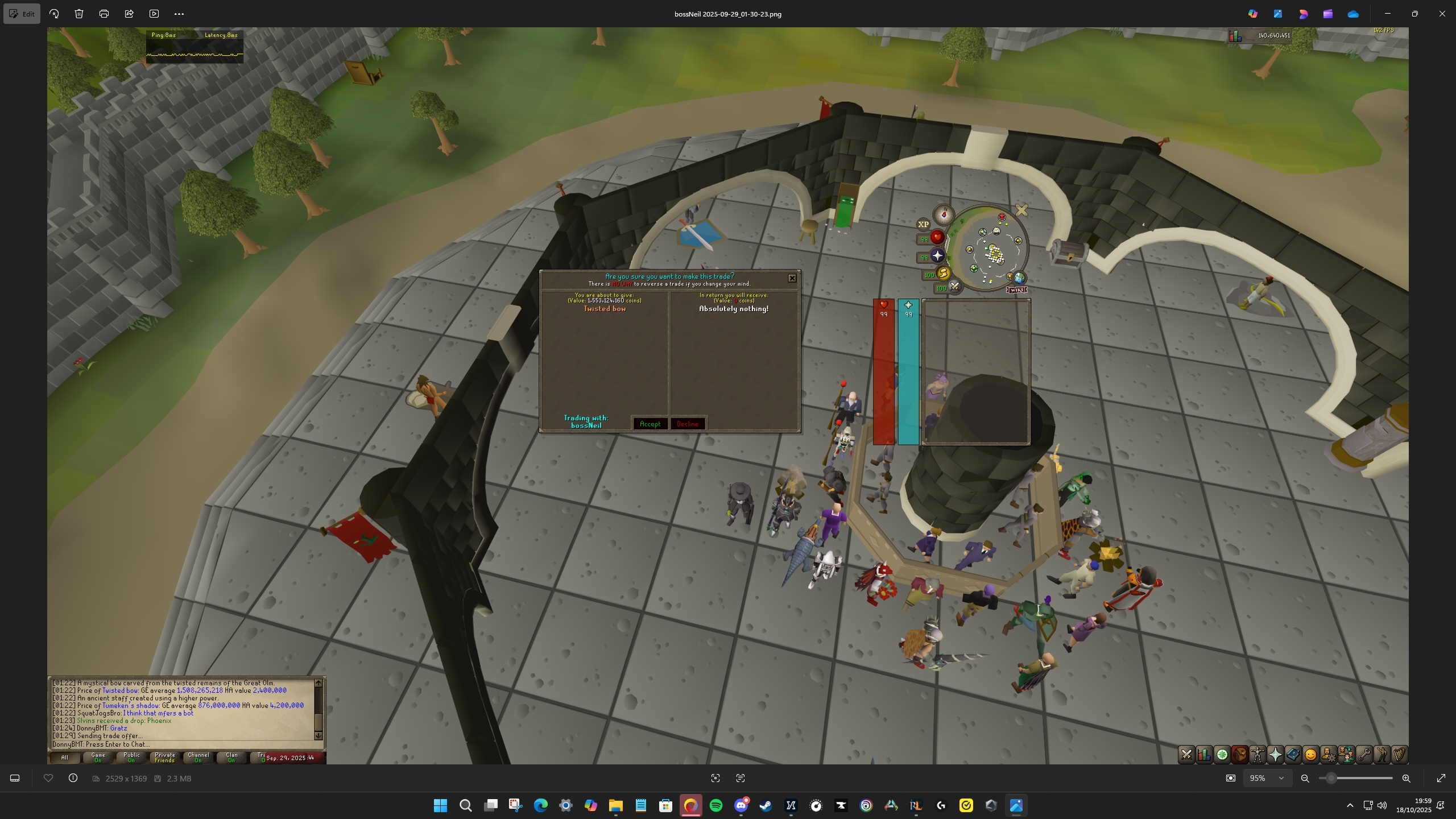Decline the trade with bossNeil
Screen dimensions: 1456x819
coord(687,424)
